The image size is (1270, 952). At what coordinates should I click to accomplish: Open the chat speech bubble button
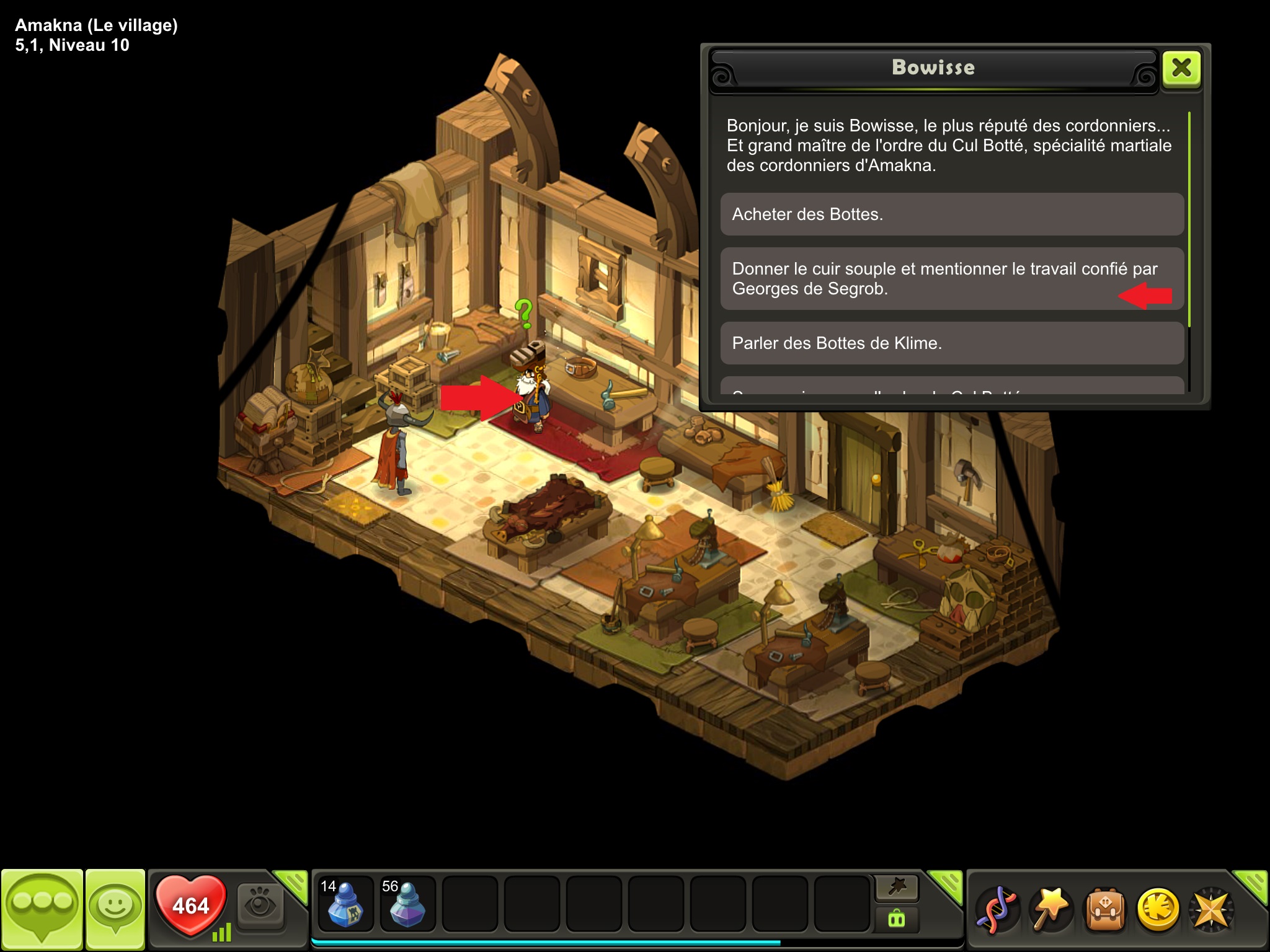click(x=42, y=909)
